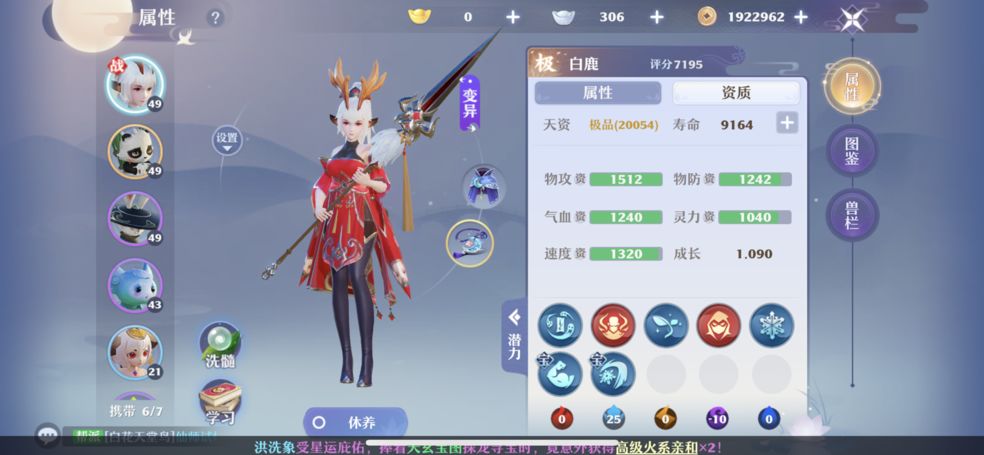
Task: Open the 学习 skill book
Action: (x=219, y=402)
